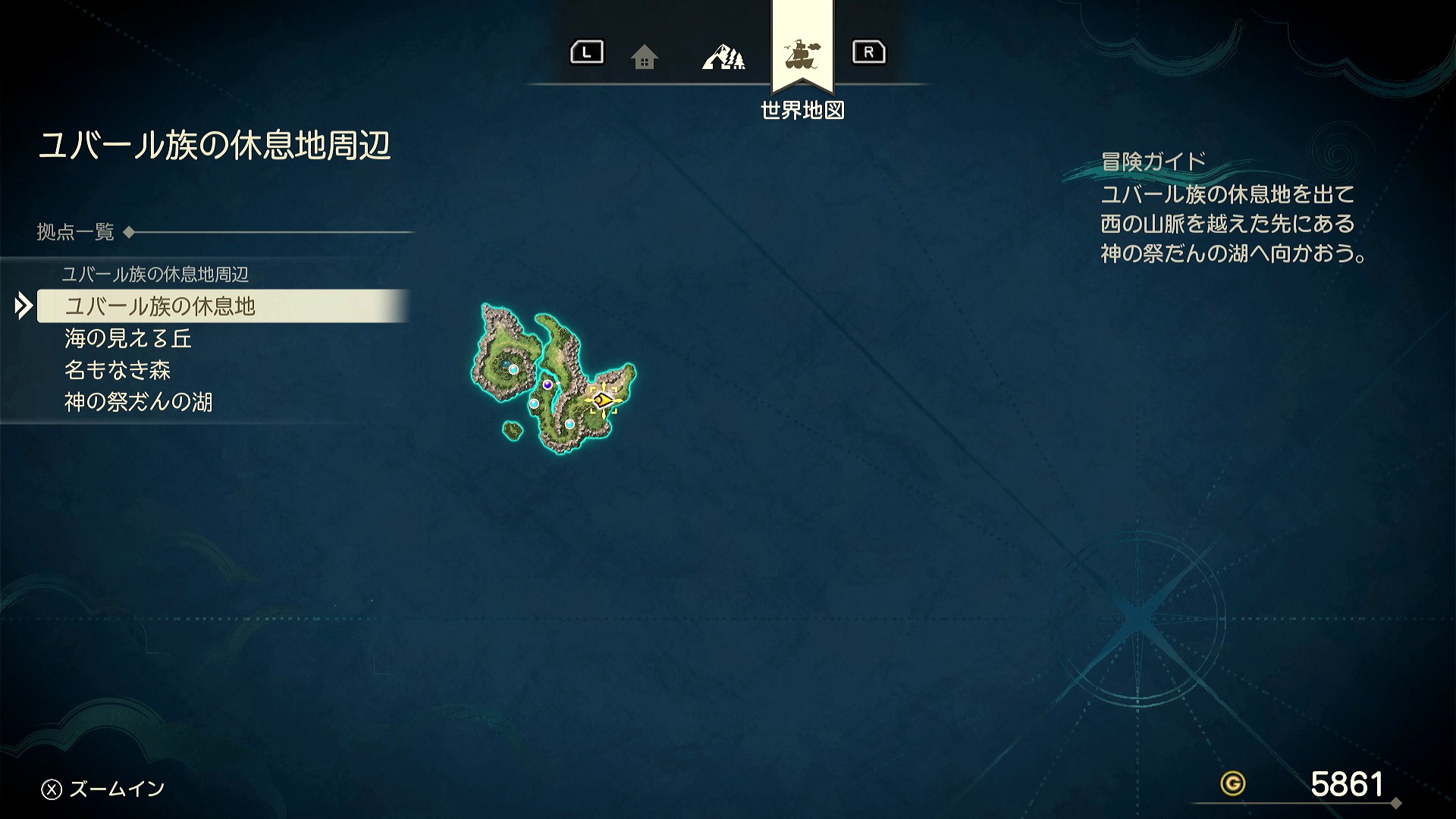
Task: Open the mountain and trees map tab
Action: coord(723,57)
